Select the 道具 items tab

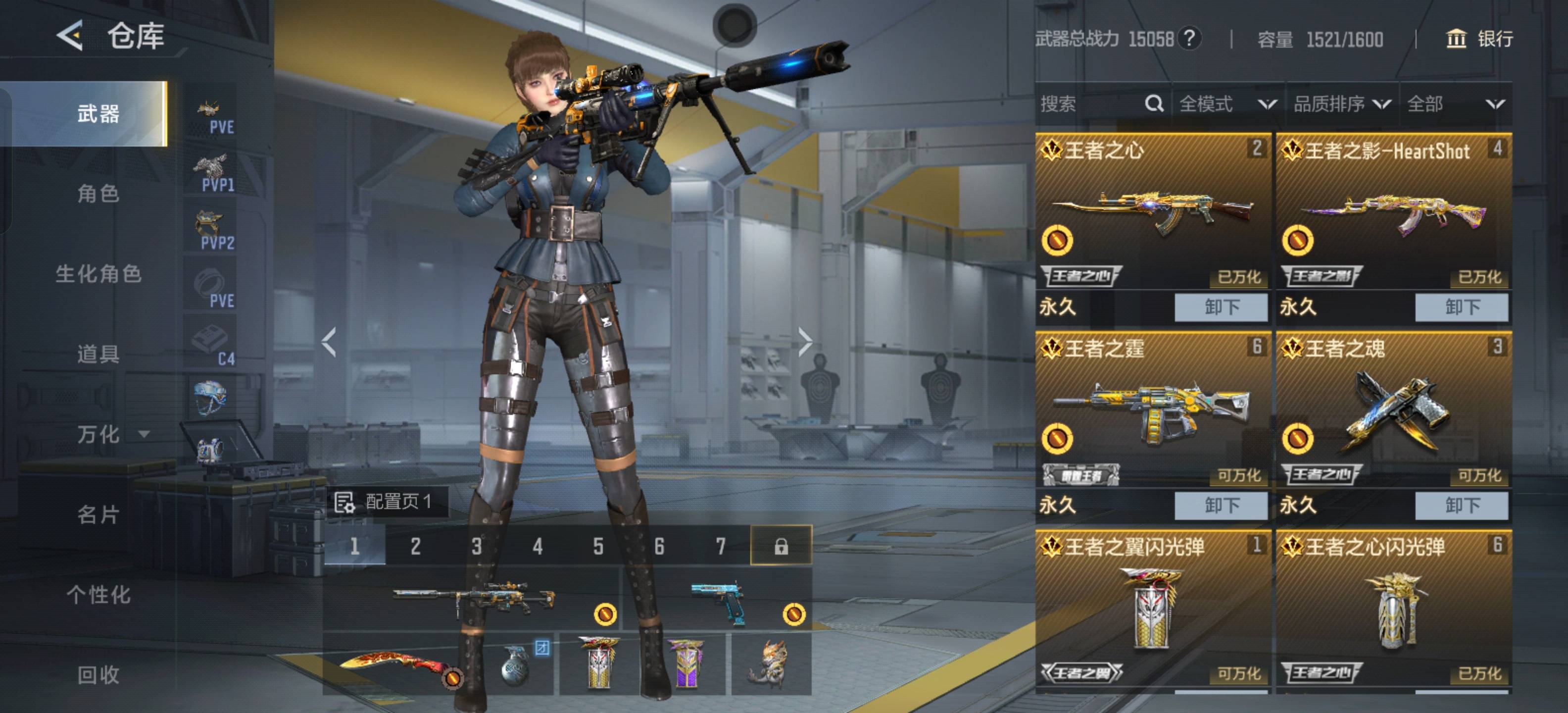coord(98,355)
